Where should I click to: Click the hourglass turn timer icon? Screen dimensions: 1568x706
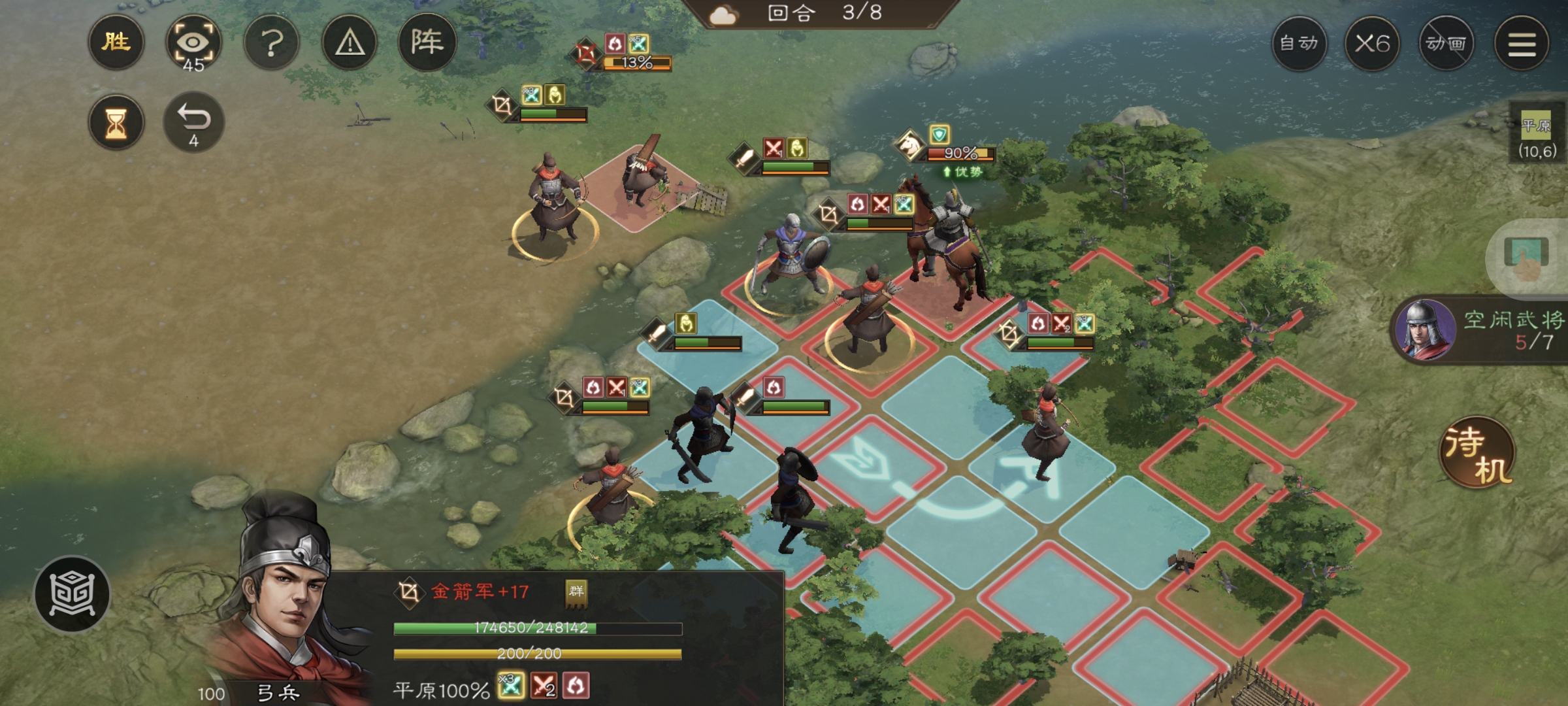tap(115, 122)
